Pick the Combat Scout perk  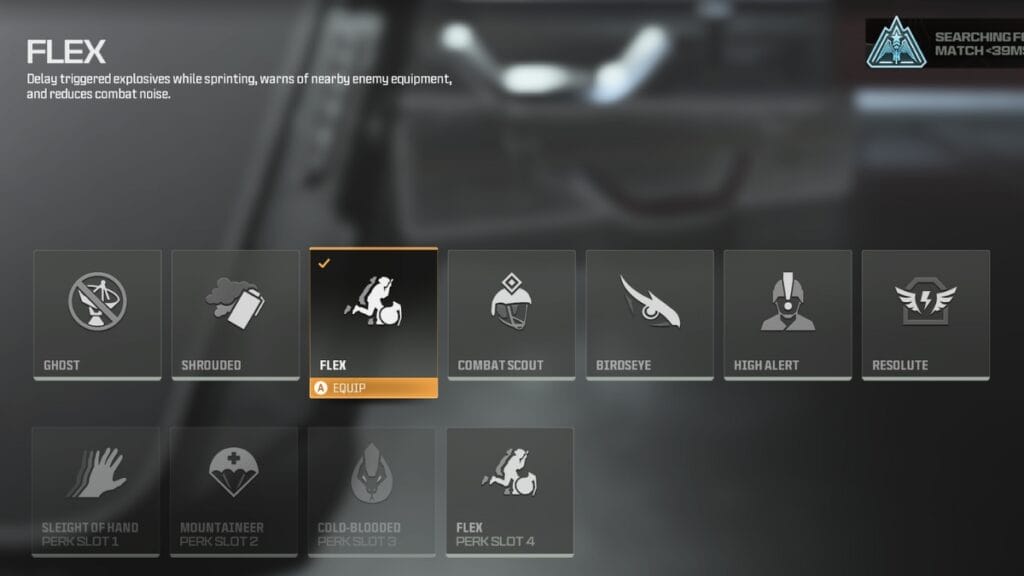(511, 314)
